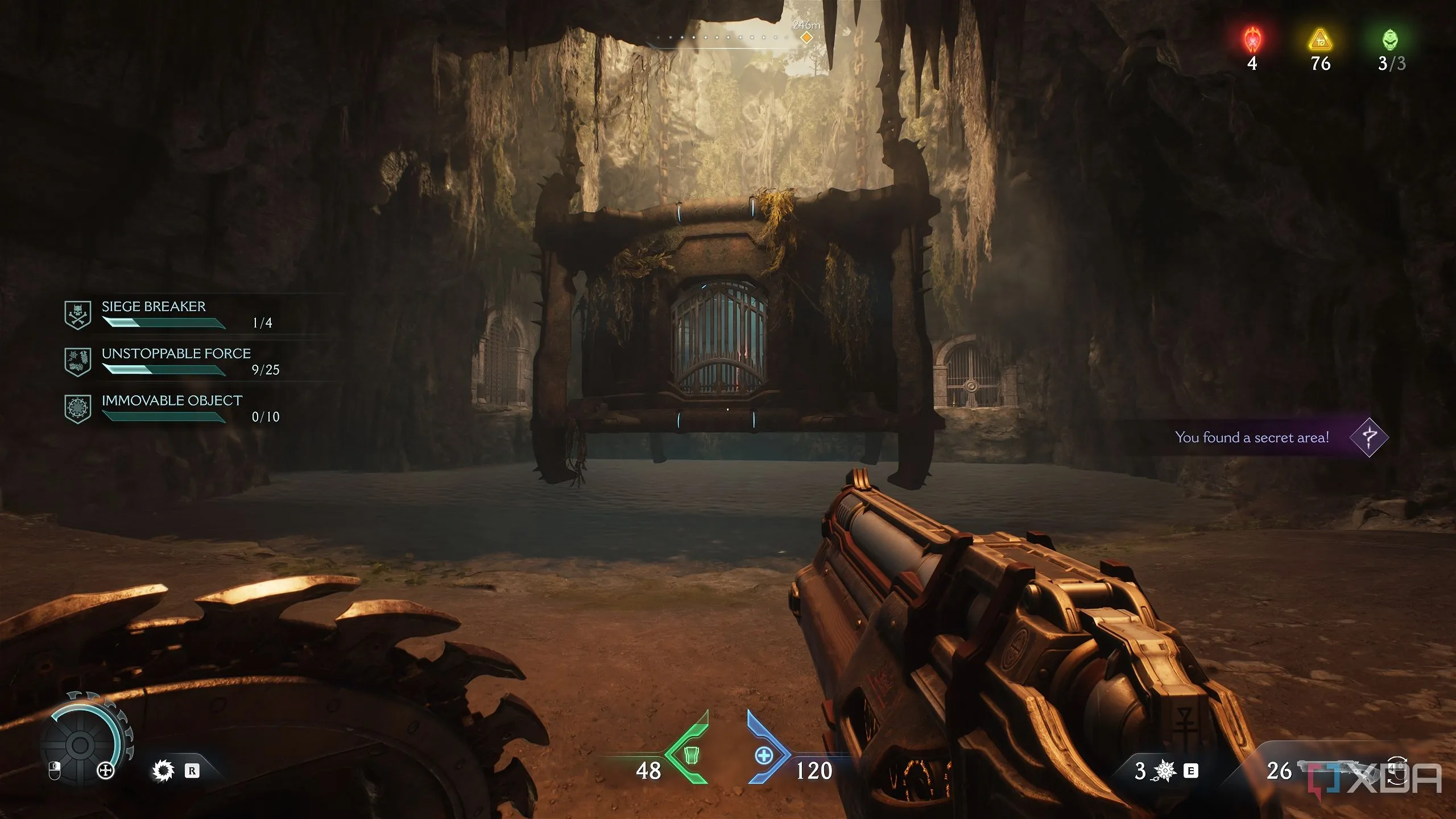Click the orange diamond objective marker on compass

(806, 38)
